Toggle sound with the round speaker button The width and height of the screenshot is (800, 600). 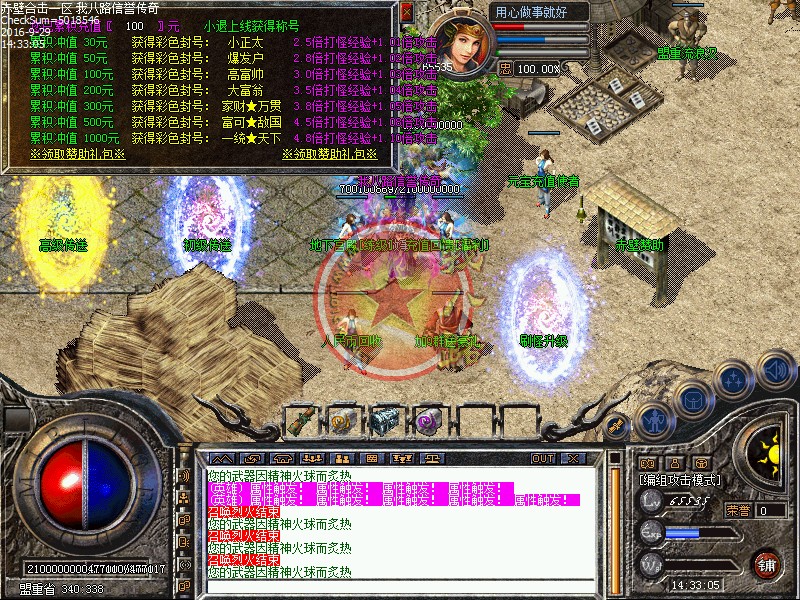(x=775, y=369)
